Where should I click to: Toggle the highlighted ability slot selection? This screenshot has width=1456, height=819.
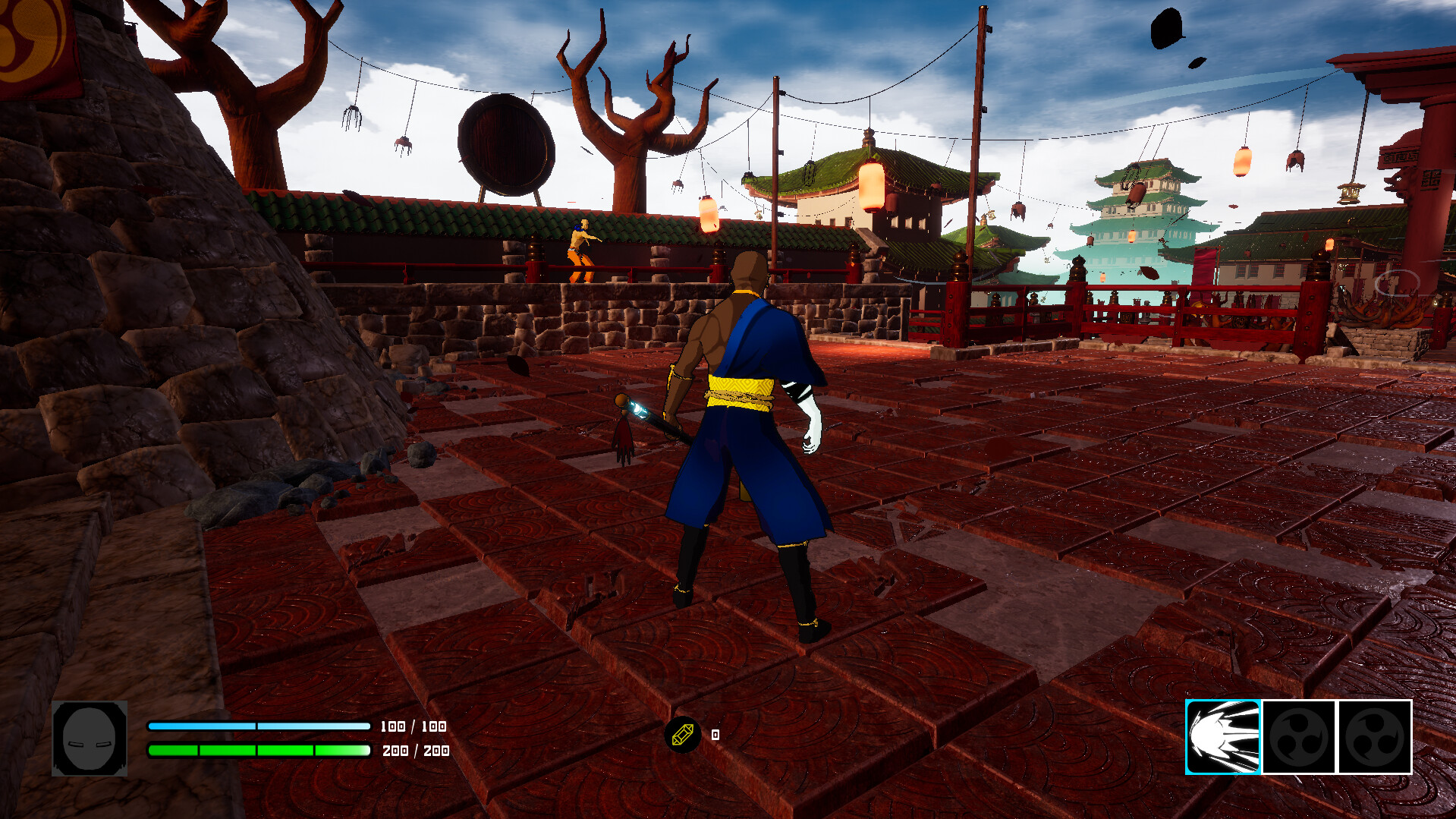1222,737
